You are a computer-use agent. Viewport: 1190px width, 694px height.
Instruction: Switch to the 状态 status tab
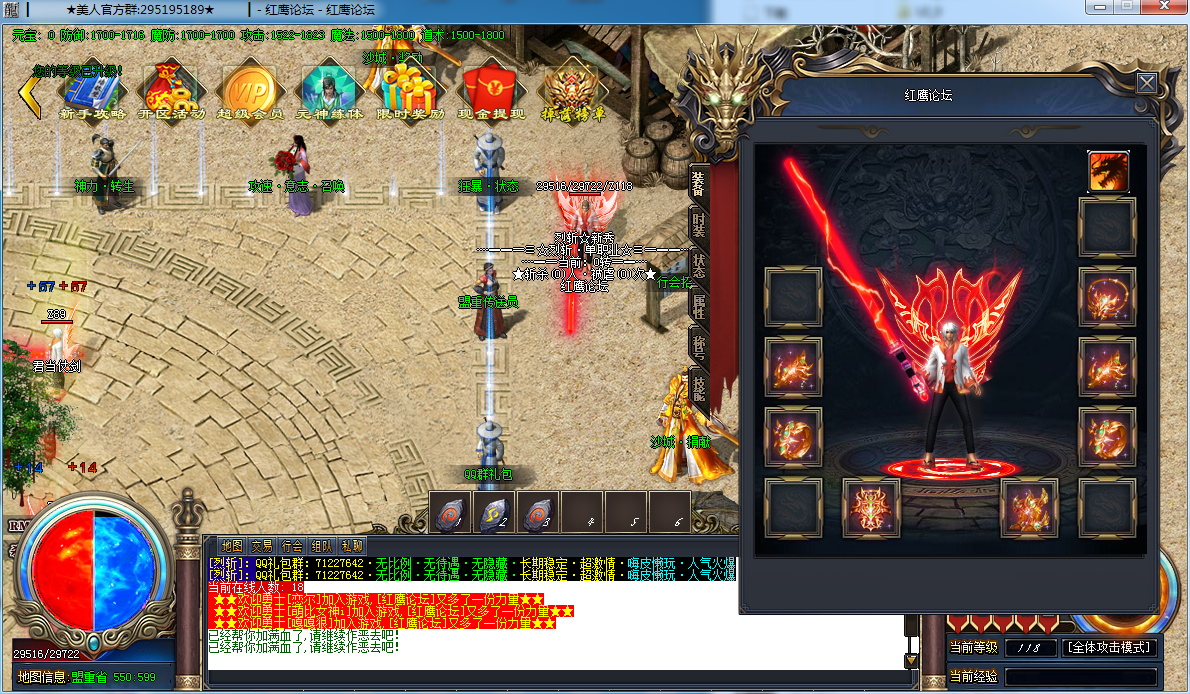pos(699,266)
